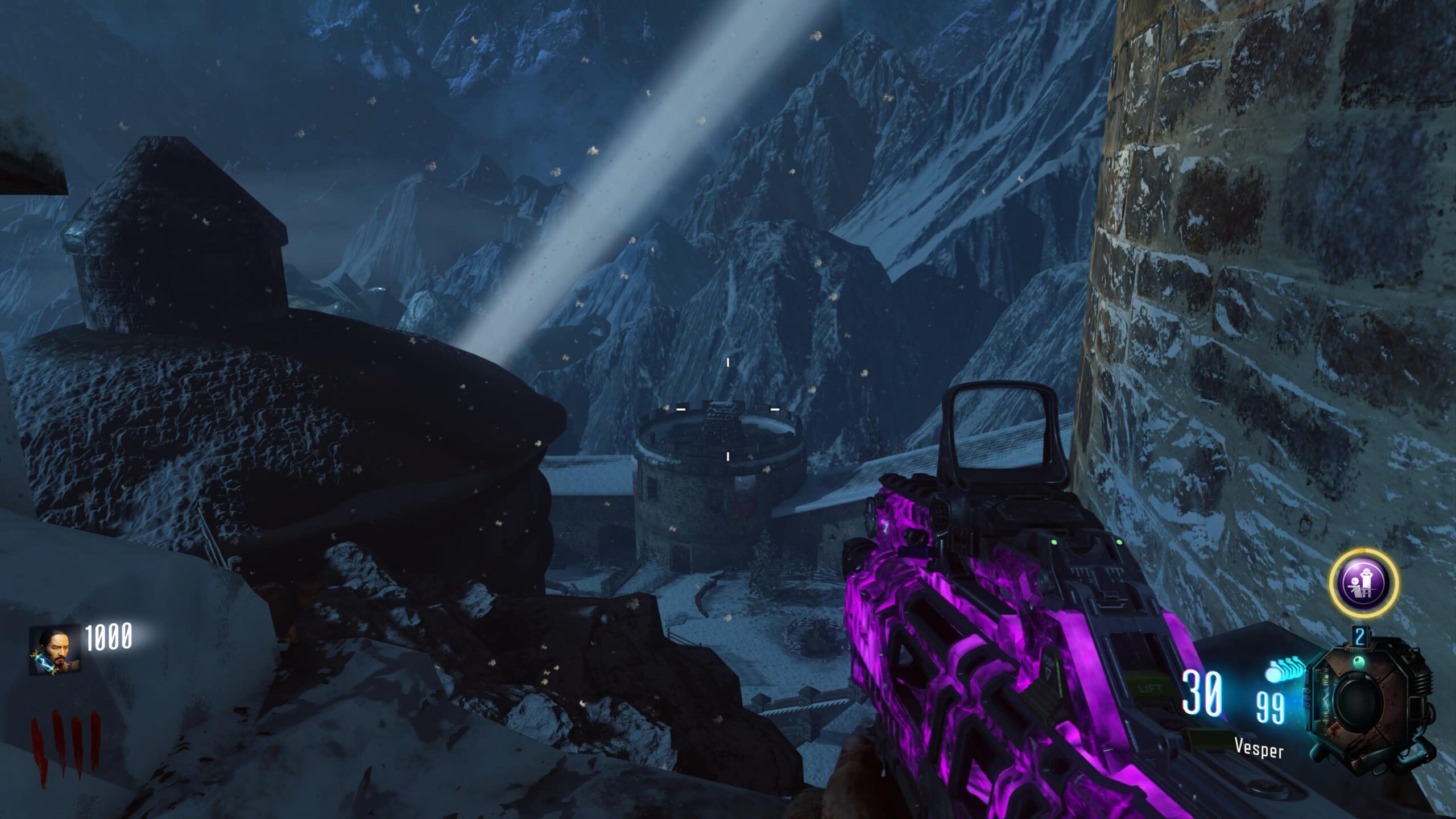Click the blue grenade stock icon
Image resolution: width=1456 pixels, height=819 pixels.
[x=1285, y=669]
